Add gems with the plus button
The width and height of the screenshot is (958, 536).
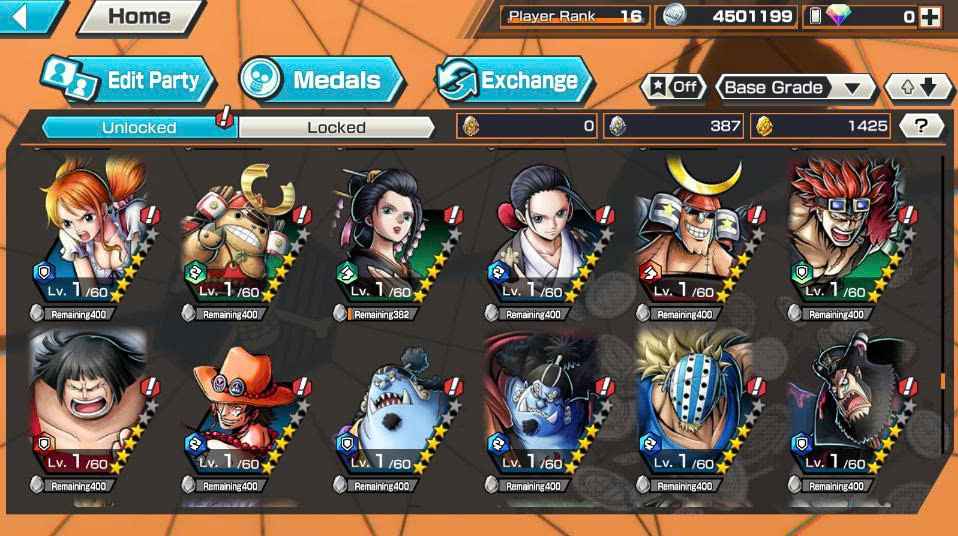929,16
